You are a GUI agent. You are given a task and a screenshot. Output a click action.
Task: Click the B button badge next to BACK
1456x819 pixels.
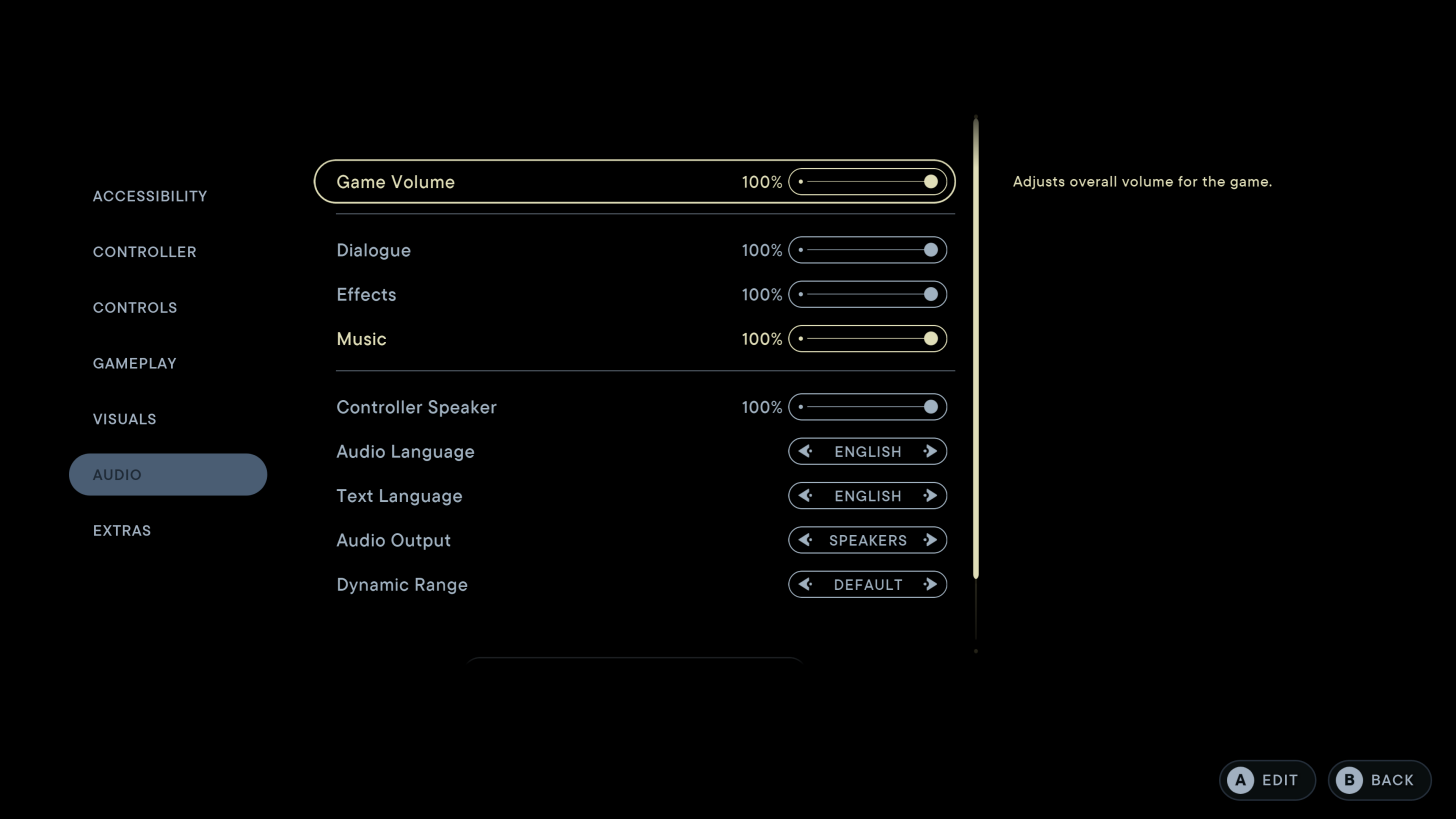click(x=1351, y=780)
